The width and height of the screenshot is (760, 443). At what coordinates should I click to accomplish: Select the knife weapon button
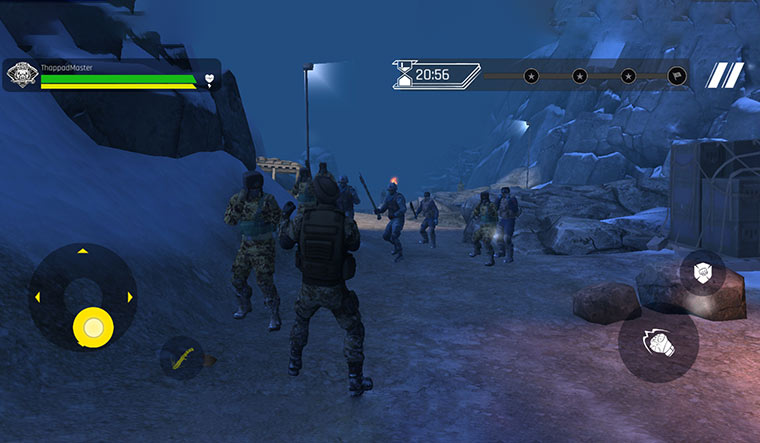[182, 358]
